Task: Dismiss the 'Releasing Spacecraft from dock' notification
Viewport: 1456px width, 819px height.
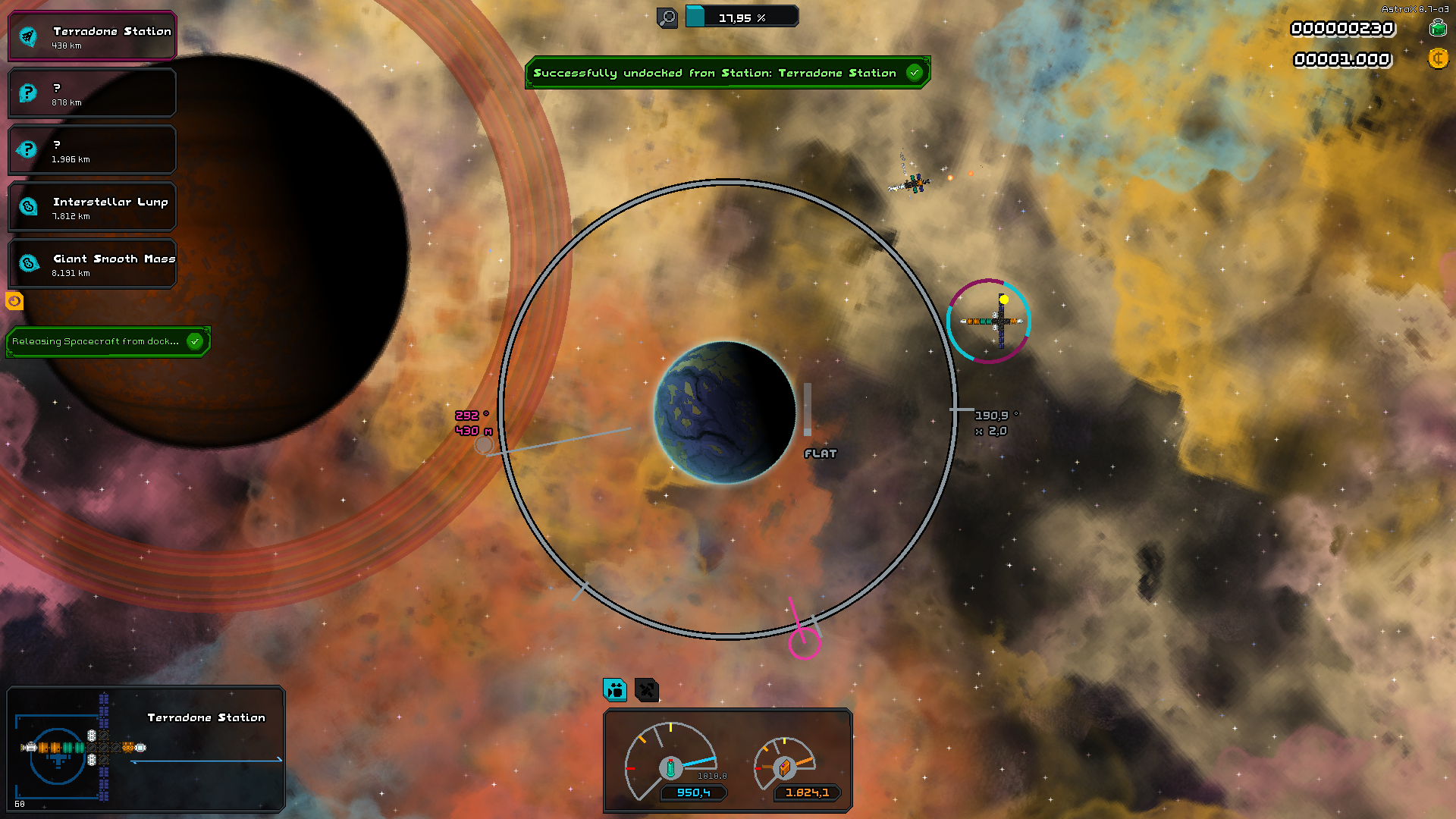Action: (195, 341)
